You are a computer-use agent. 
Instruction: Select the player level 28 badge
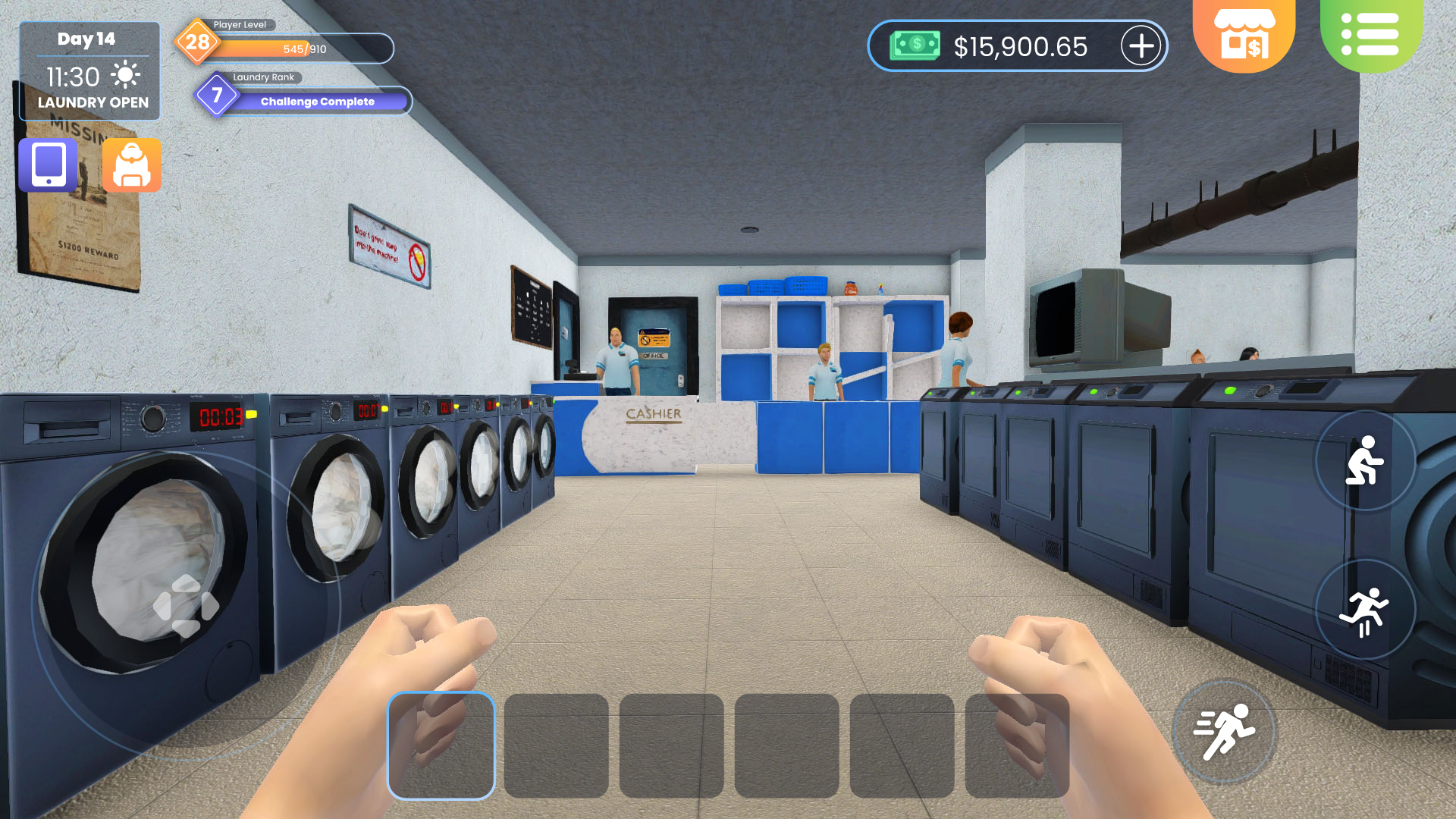tap(197, 43)
